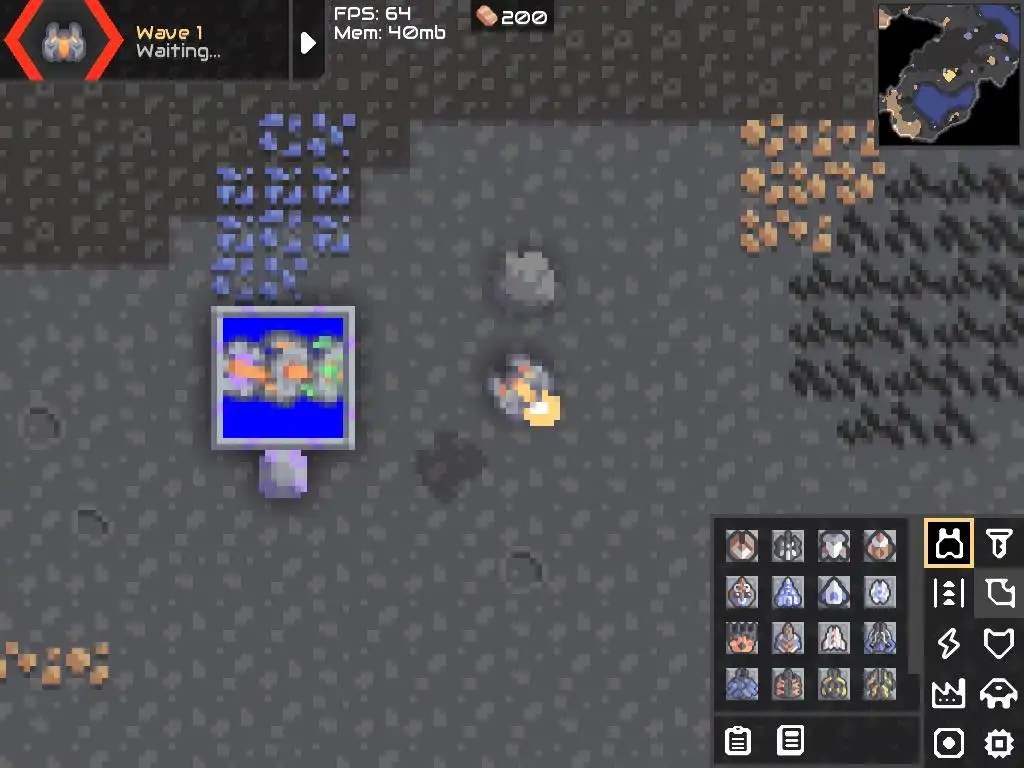
Task: Select the factory crafting category
Action: coord(948,694)
